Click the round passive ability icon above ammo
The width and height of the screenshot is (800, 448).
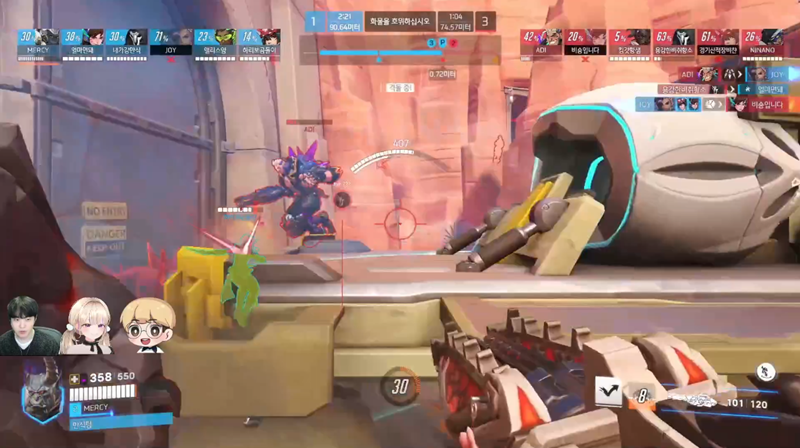[x=766, y=371]
